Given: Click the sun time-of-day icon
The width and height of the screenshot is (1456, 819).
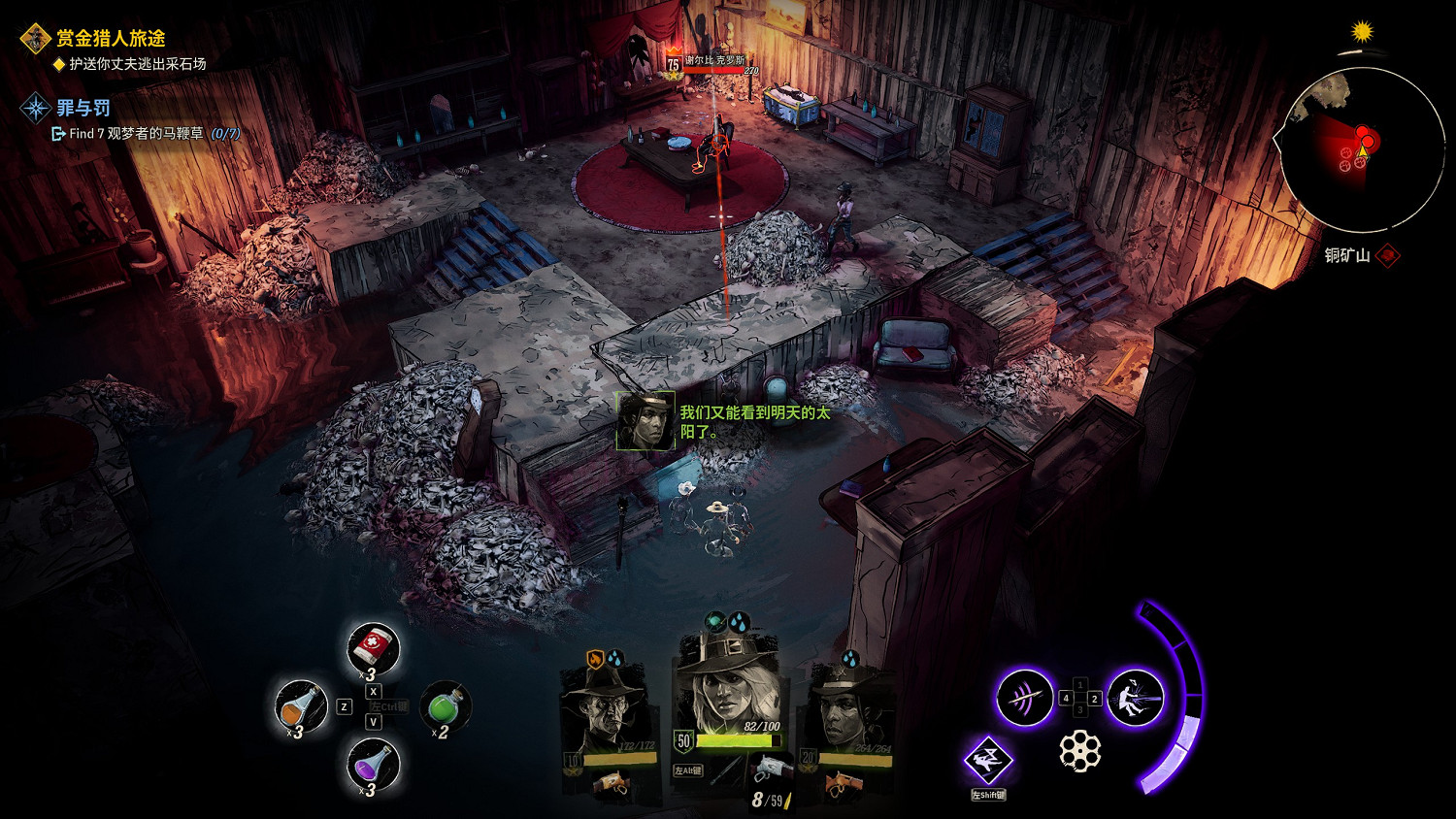Looking at the screenshot, I should click(1363, 32).
